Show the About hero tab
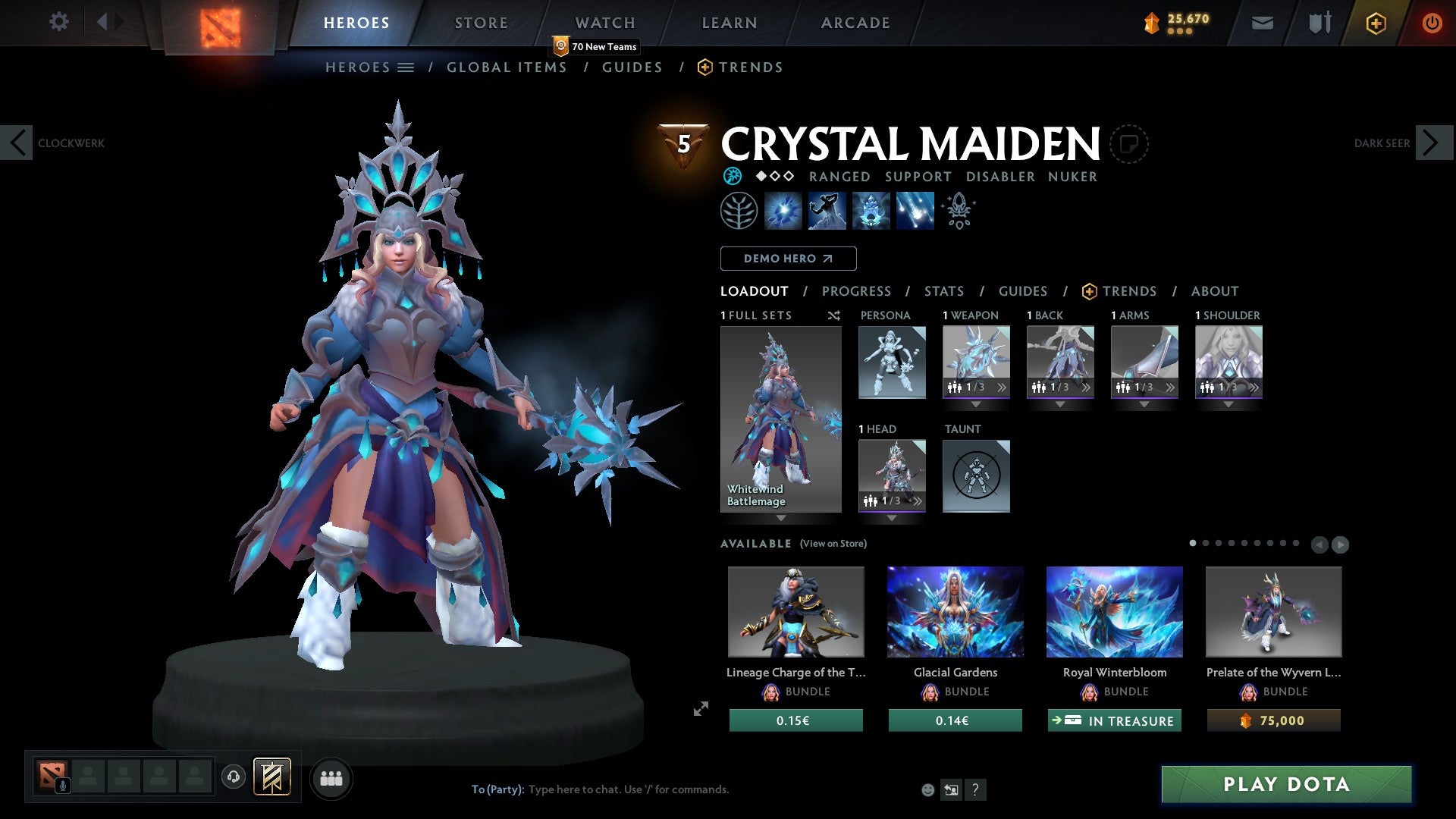 point(1214,291)
